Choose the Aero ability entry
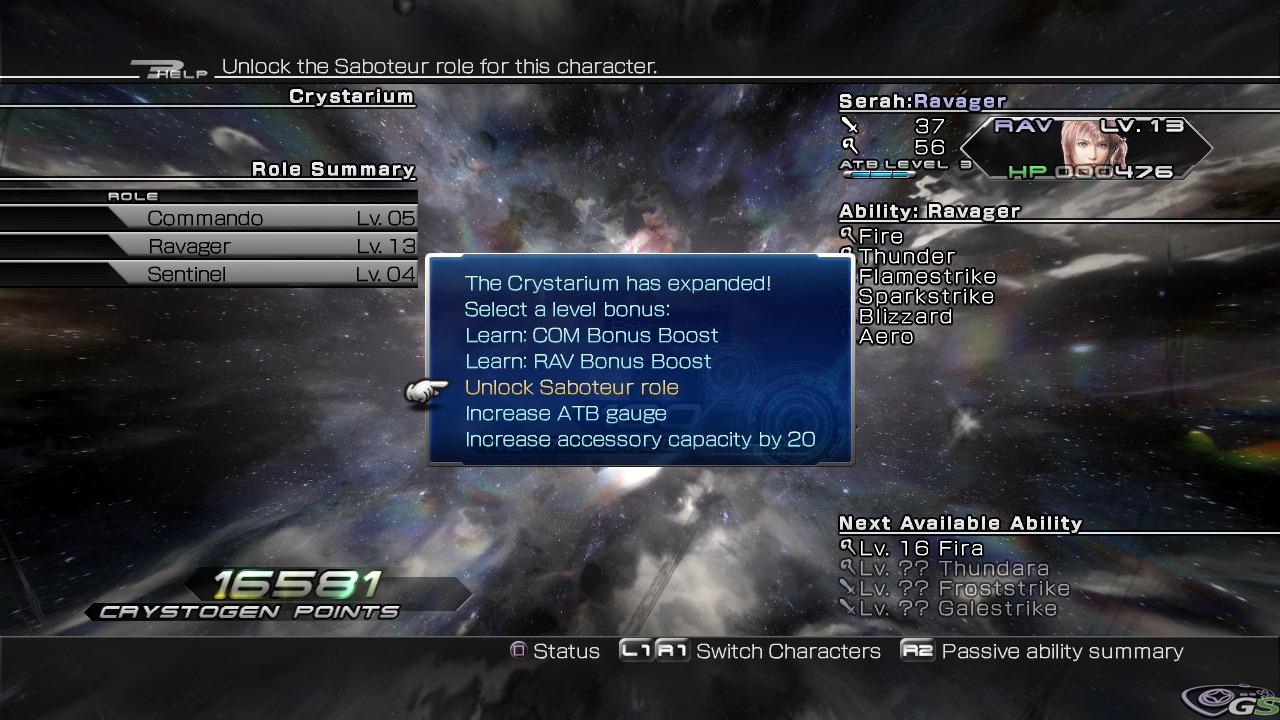This screenshot has width=1280, height=720. (885, 337)
